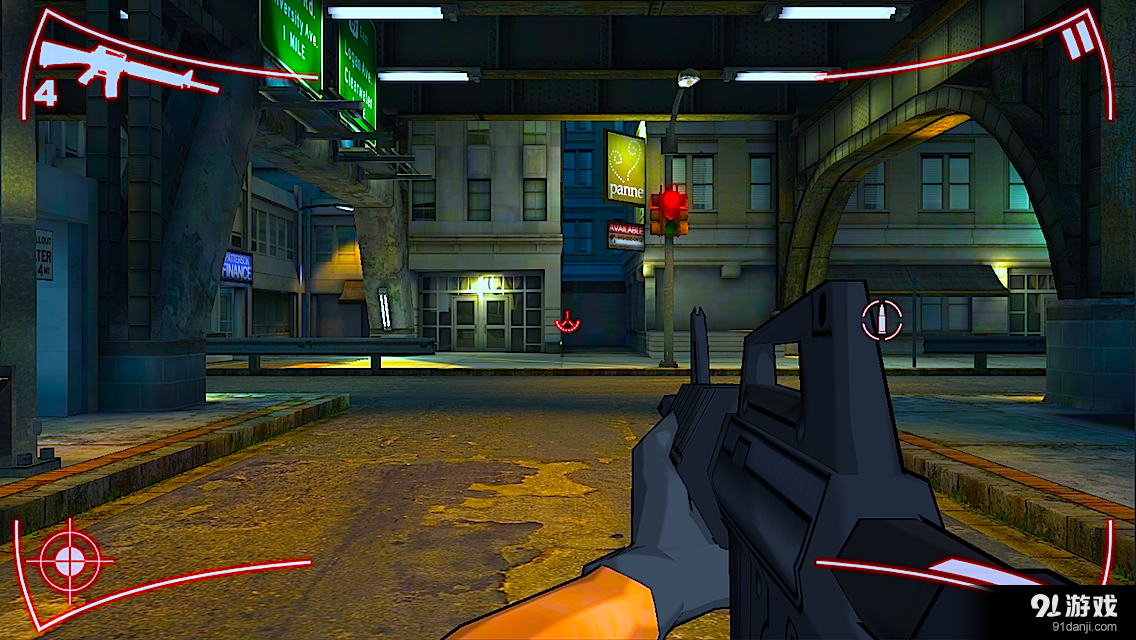Pause the game
The image size is (1136, 640).
point(1077,41)
